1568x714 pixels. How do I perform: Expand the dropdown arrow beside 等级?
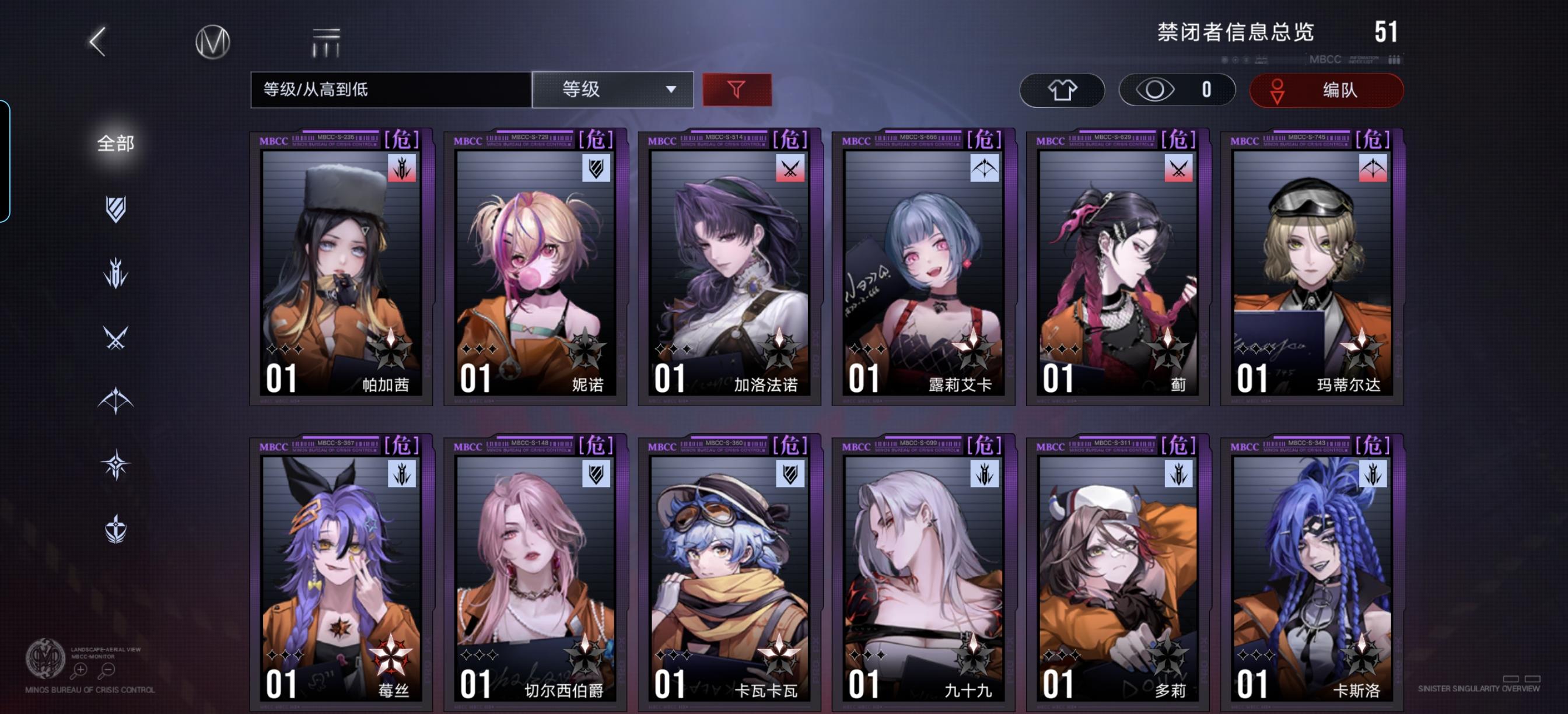pyautogui.click(x=671, y=90)
